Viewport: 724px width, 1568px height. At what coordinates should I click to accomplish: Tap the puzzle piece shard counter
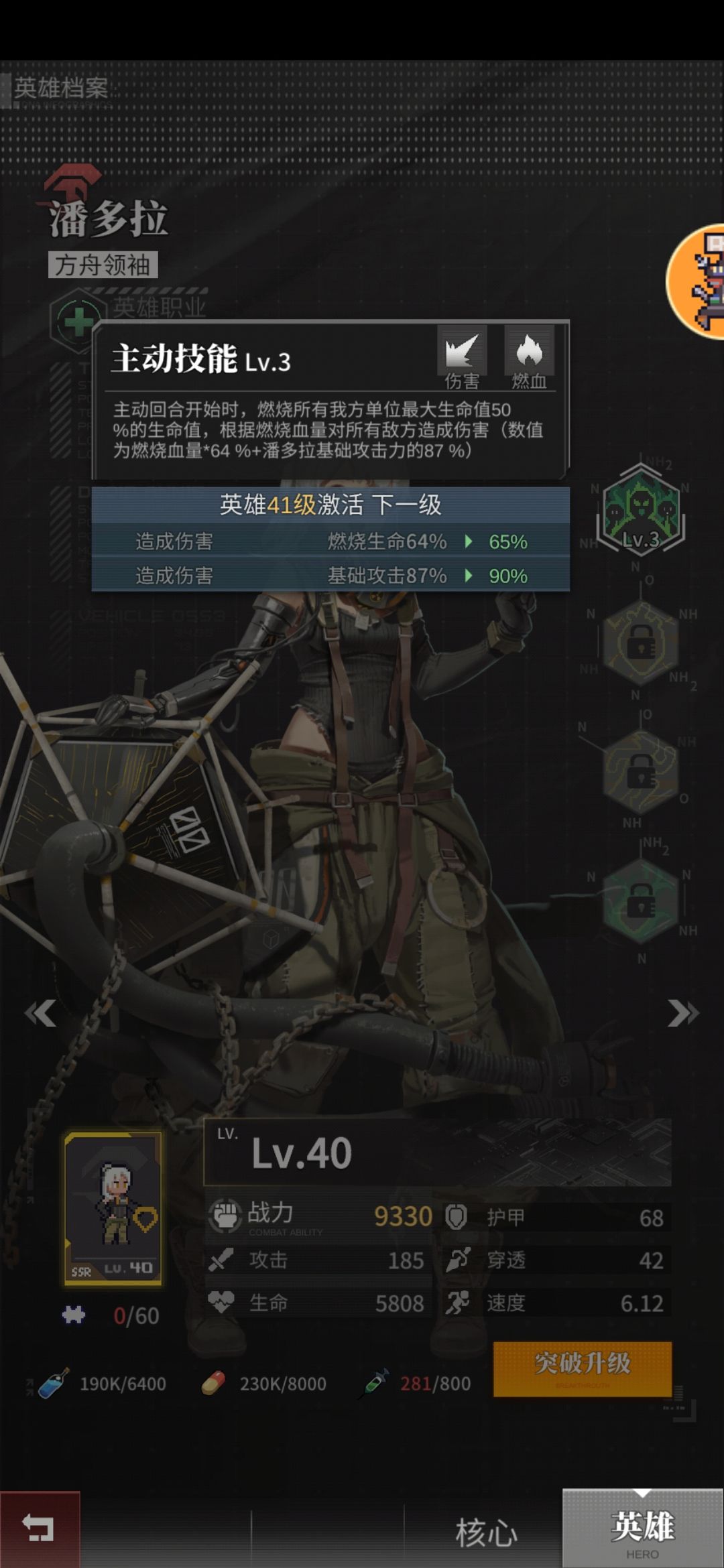coord(74,1315)
